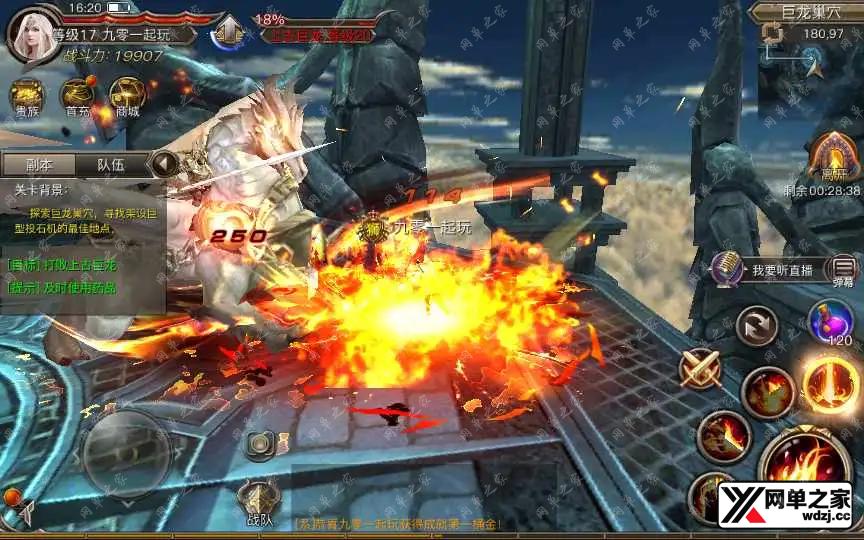Activate the glowing fire pillar skill
This screenshot has height=540, width=864.
832,384
